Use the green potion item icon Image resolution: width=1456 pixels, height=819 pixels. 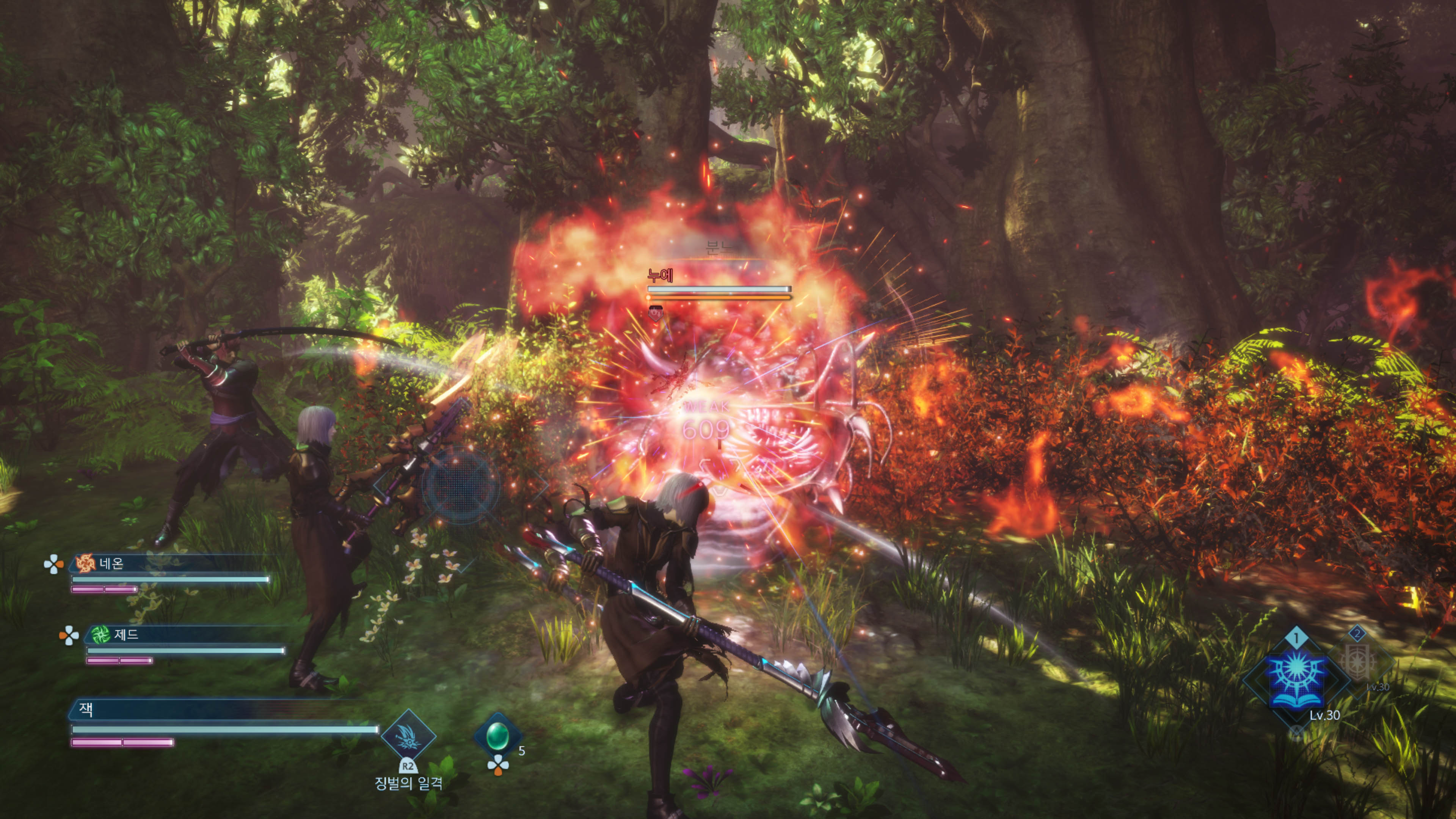tap(497, 735)
